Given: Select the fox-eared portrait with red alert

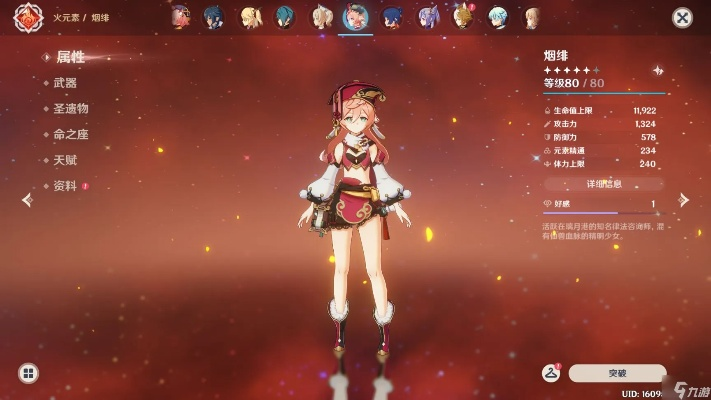Looking at the screenshot, I should pos(463,16).
